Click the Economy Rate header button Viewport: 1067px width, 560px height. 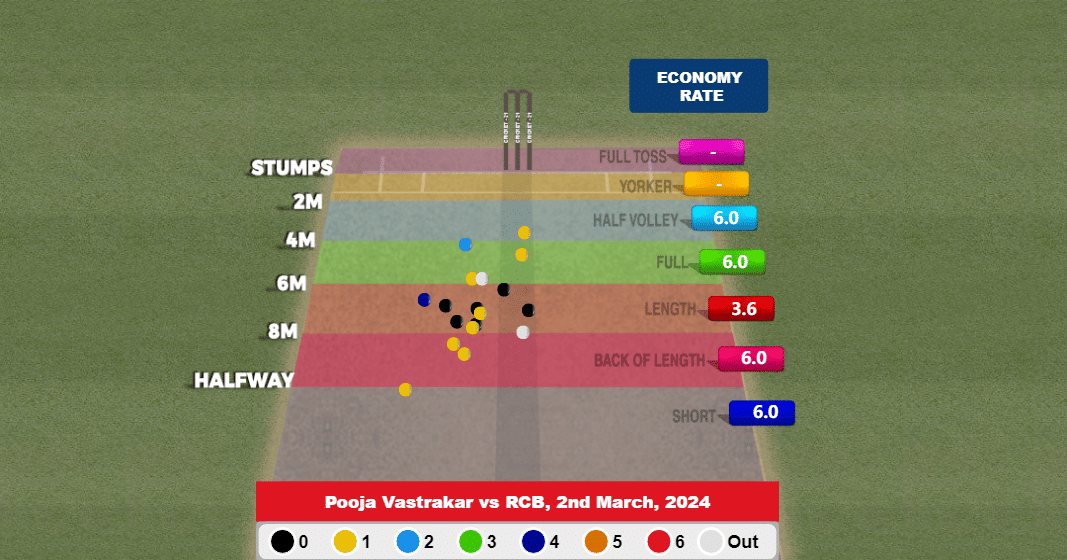(698, 86)
